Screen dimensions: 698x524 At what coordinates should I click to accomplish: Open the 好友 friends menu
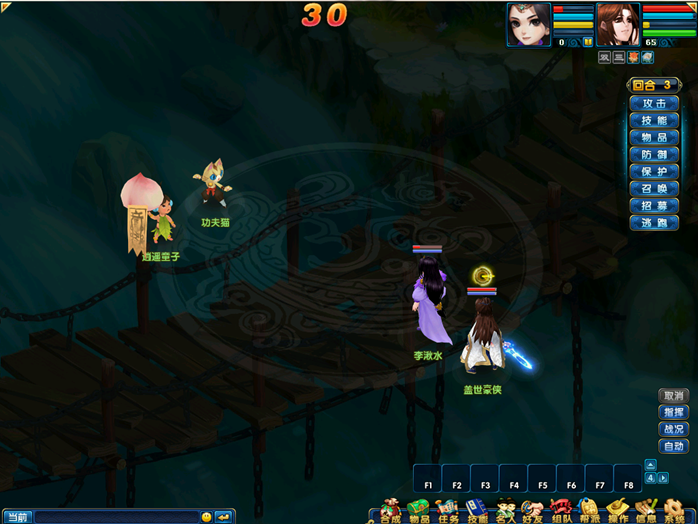coord(532,511)
